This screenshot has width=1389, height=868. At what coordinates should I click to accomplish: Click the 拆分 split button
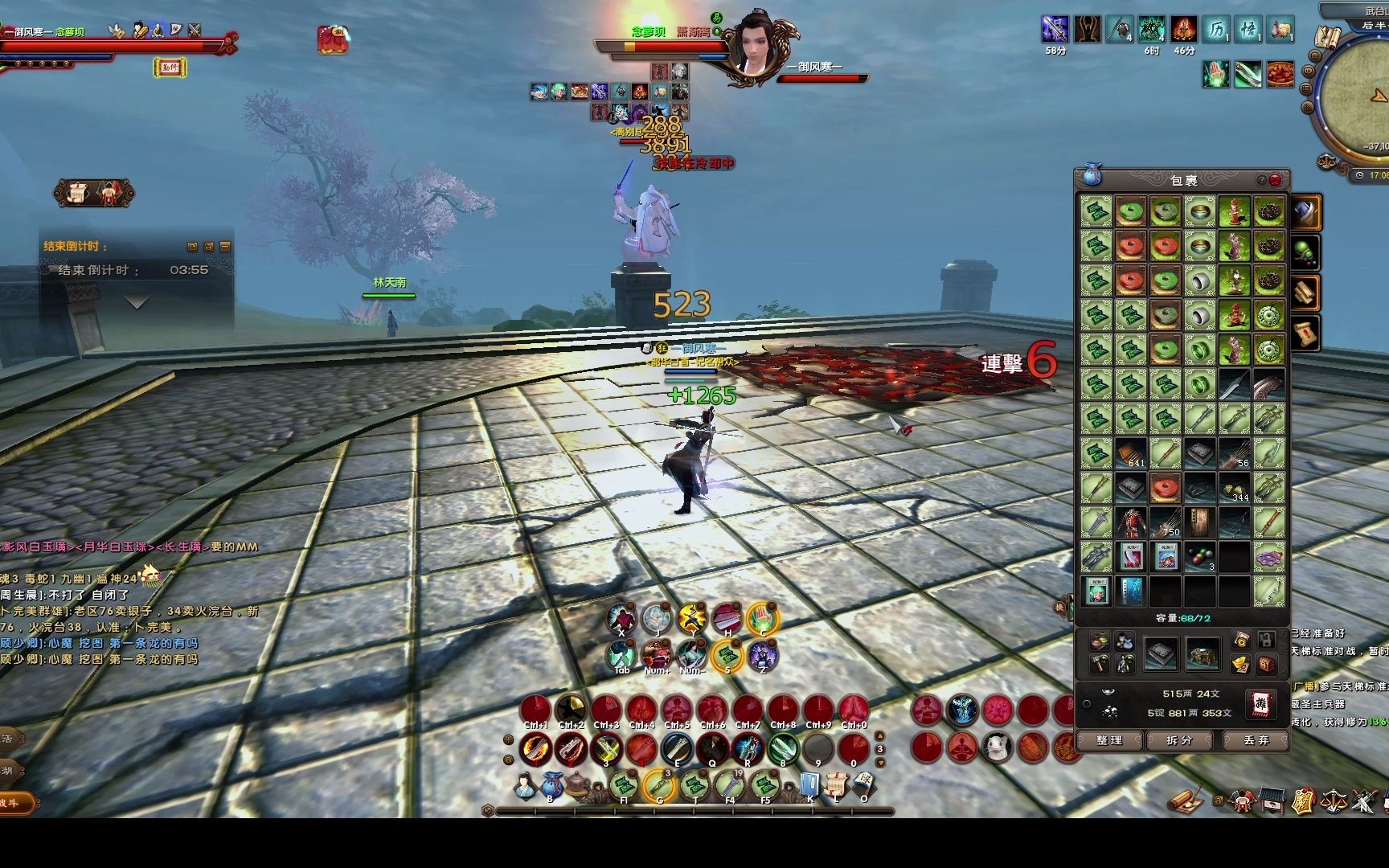[x=1179, y=740]
